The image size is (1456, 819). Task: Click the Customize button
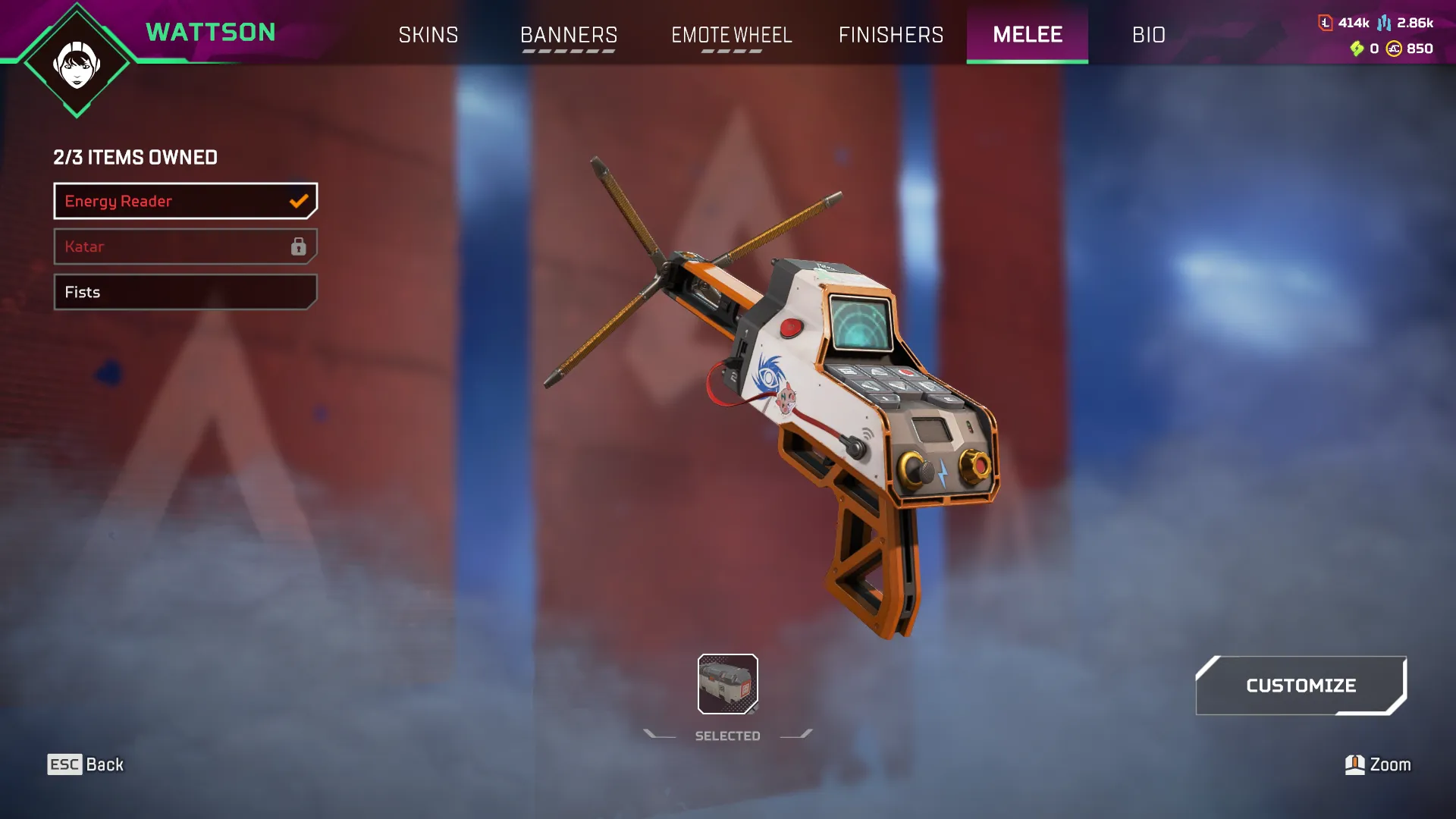[x=1301, y=686]
